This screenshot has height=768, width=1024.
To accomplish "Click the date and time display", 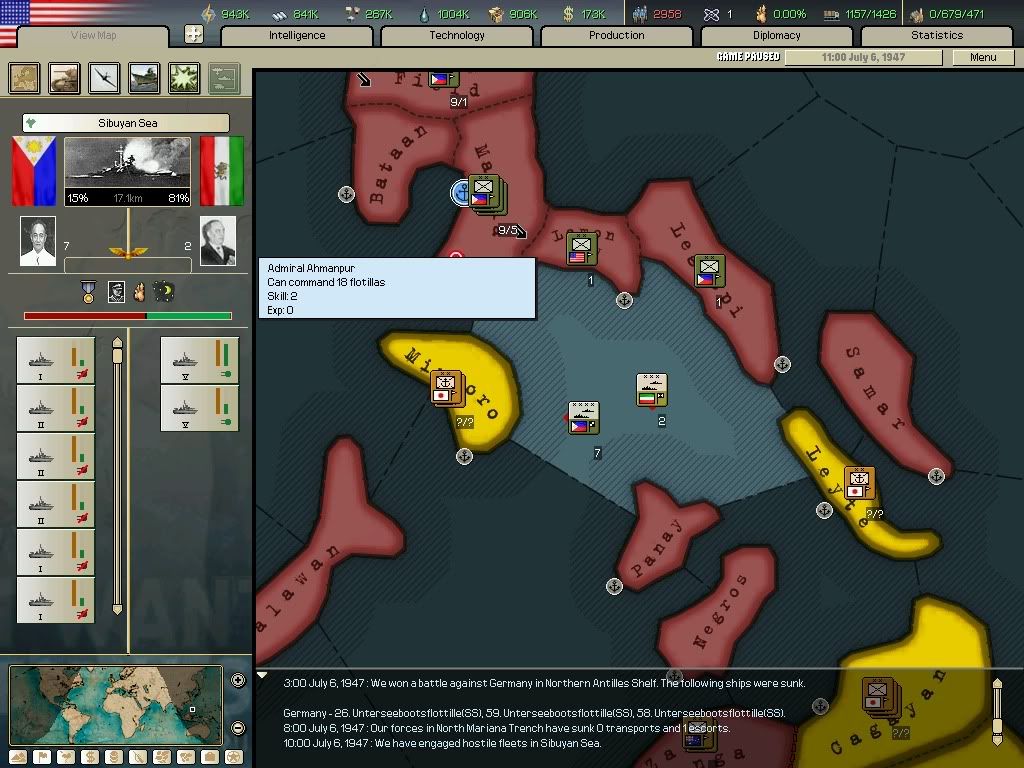I will click(x=863, y=57).
